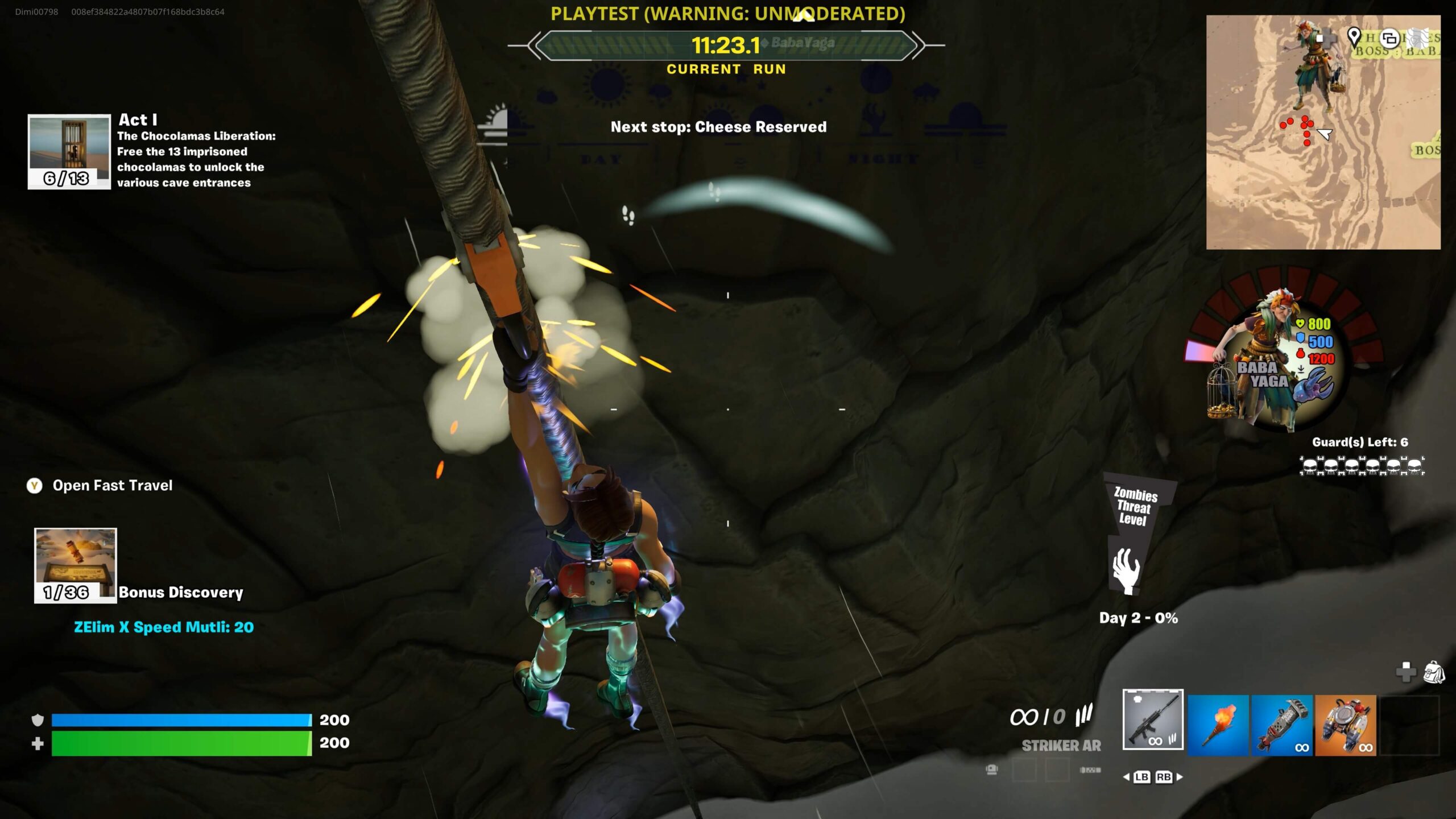Viewport: 1456px width, 819px height.
Task: Click the Zombies Threat Level hand icon
Action: pyautogui.click(x=1126, y=570)
